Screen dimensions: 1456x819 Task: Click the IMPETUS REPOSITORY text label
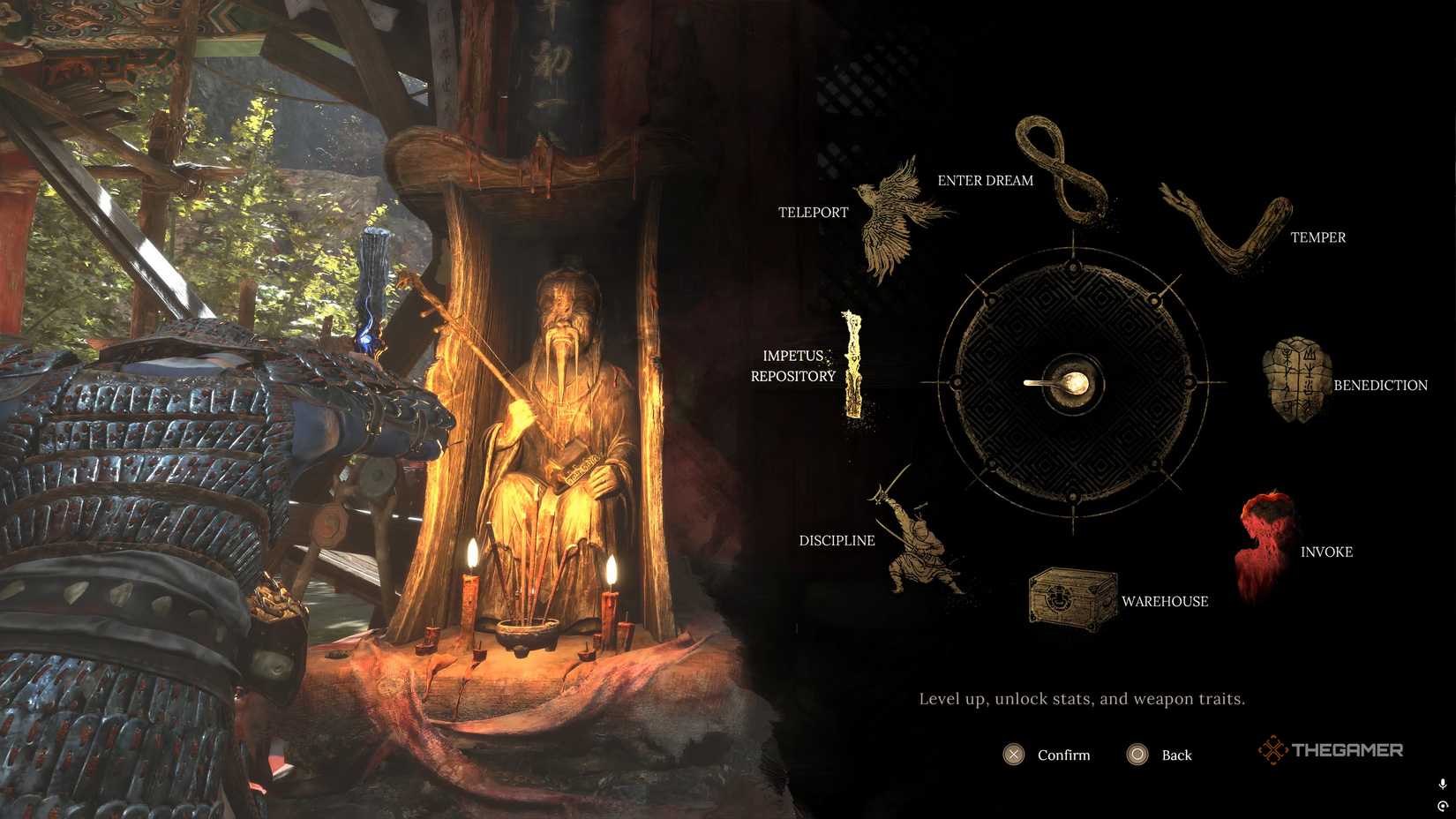click(x=793, y=365)
